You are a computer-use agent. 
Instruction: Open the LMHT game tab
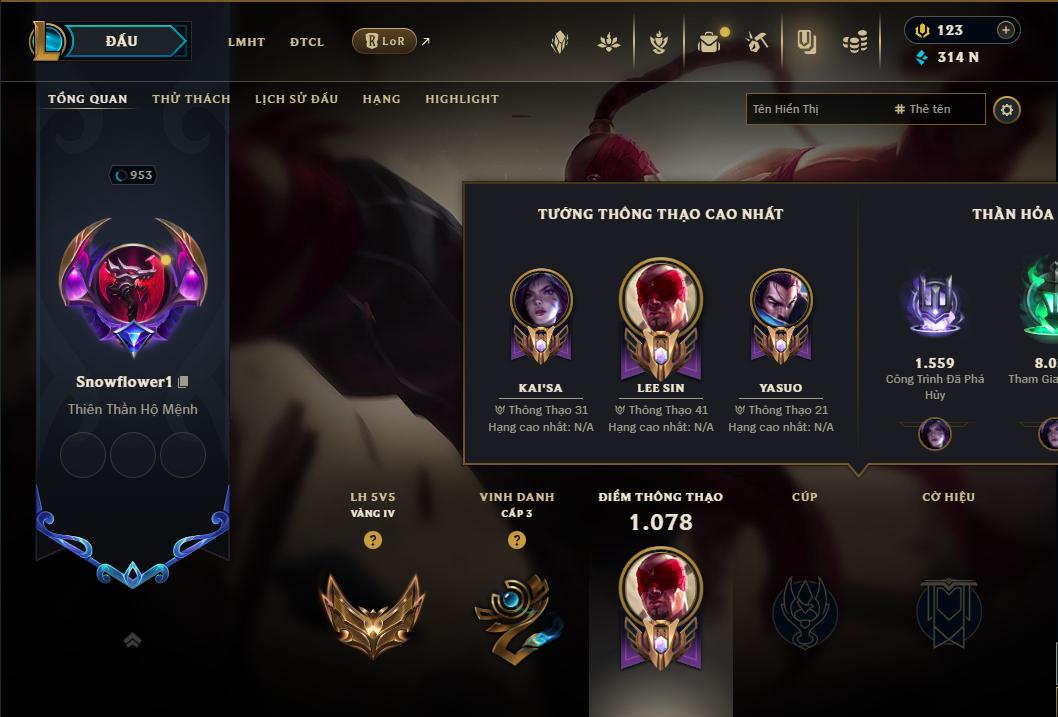tap(246, 42)
